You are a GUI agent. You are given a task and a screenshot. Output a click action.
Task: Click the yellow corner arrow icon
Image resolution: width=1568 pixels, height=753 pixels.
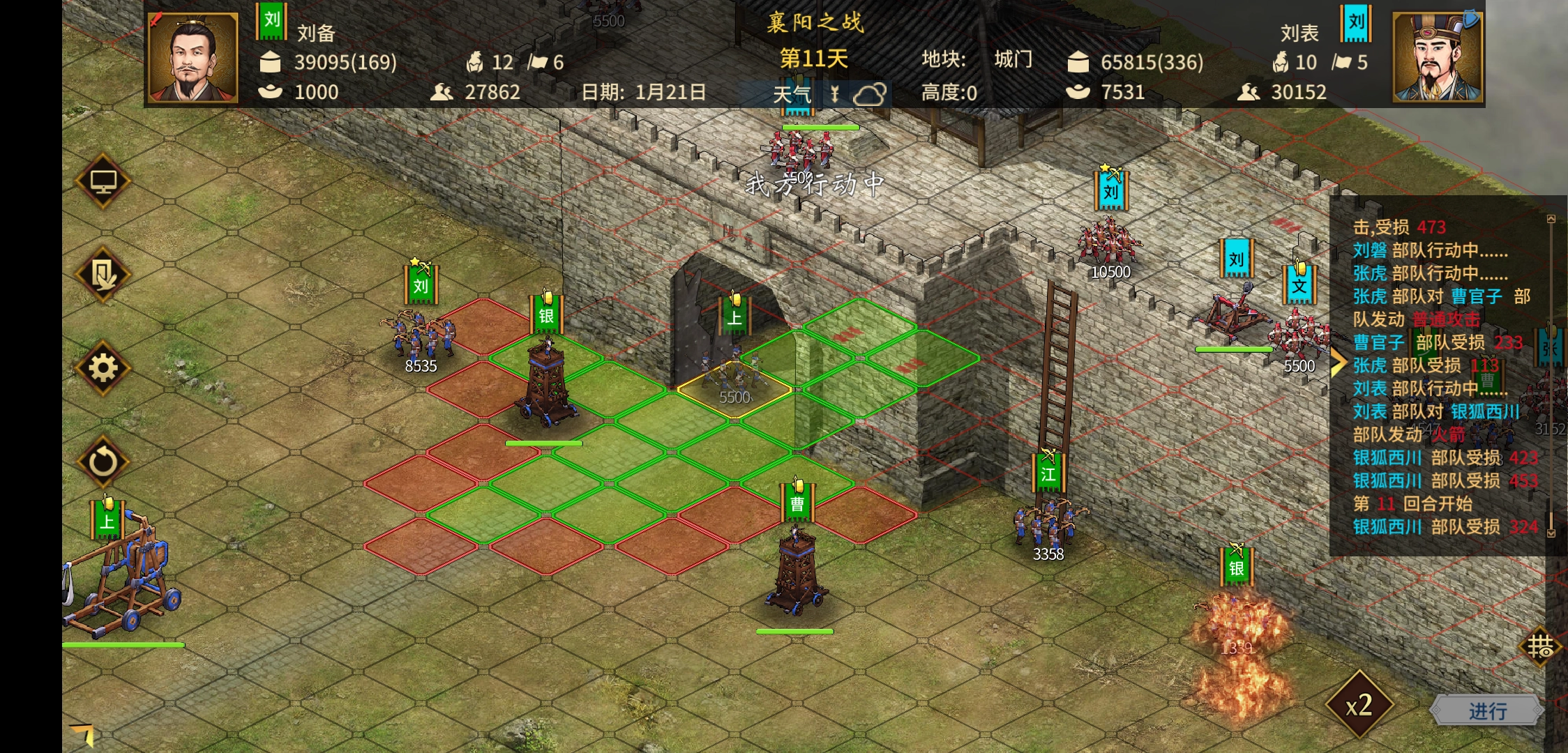coord(82,733)
